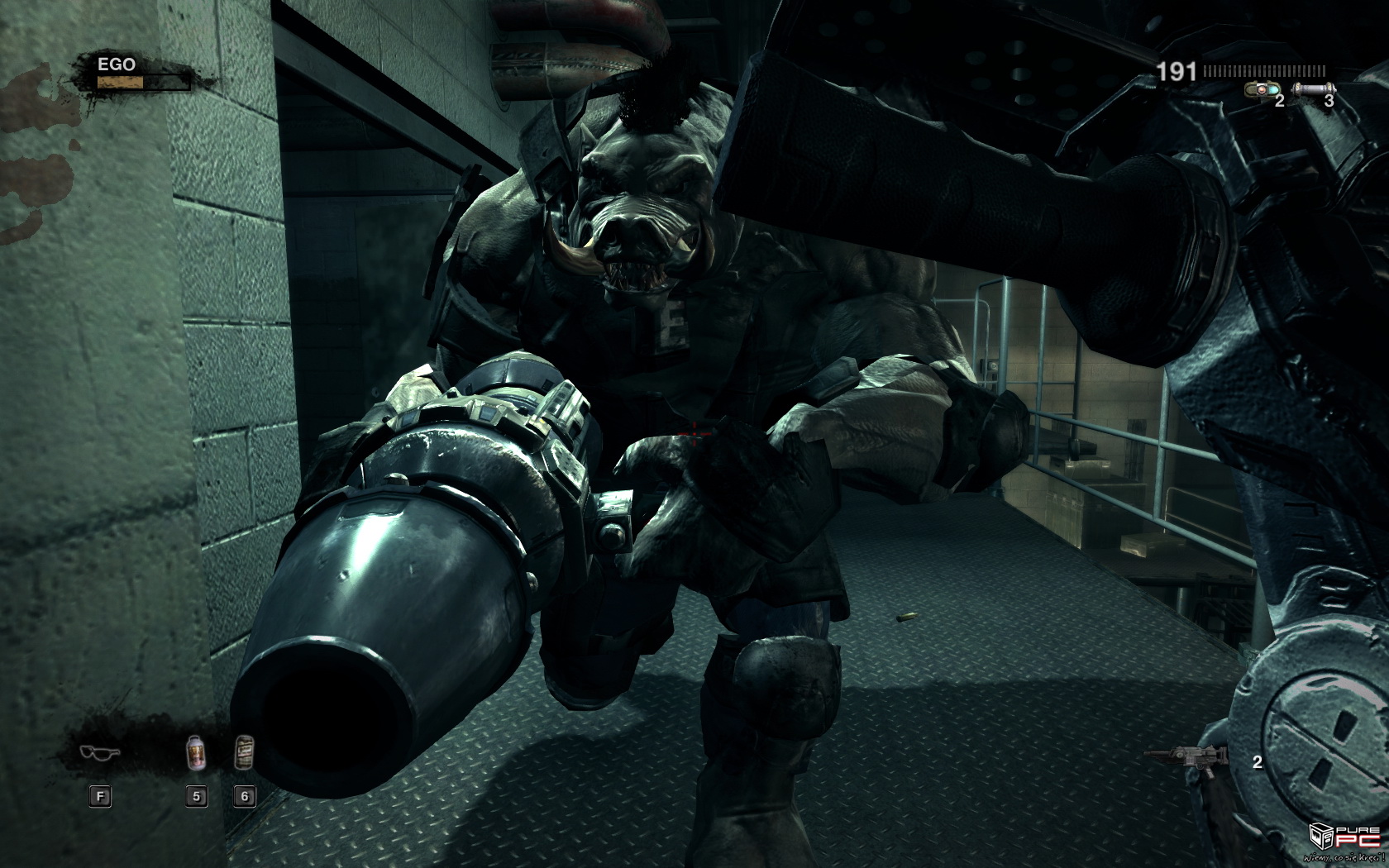This screenshot has height=868, width=1389.
Task: Choose the trip mine icon
Action: 1262,89
